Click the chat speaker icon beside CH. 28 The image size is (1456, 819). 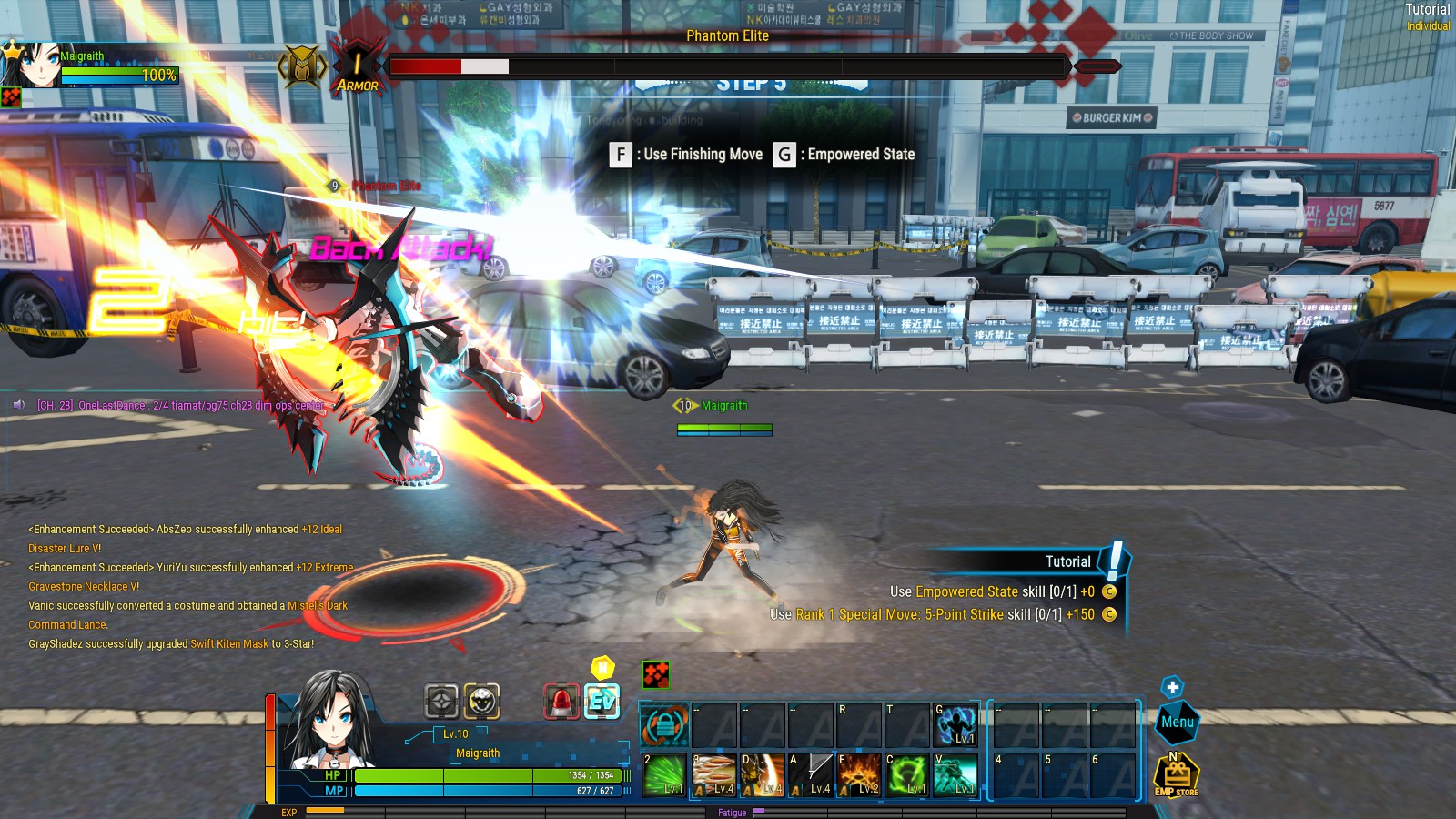tap(19, 405)
